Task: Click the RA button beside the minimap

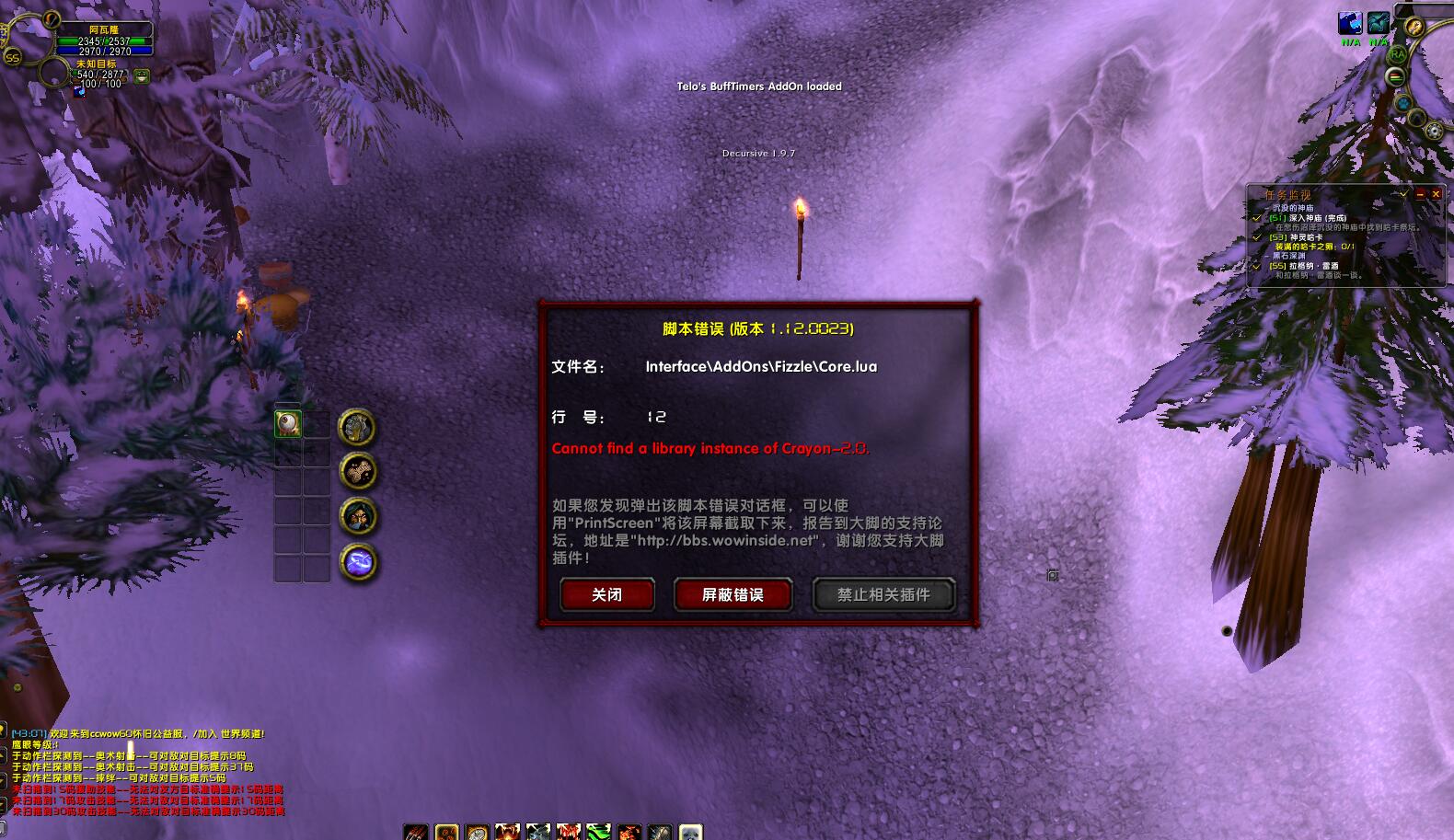Action: click(1398, 54)
